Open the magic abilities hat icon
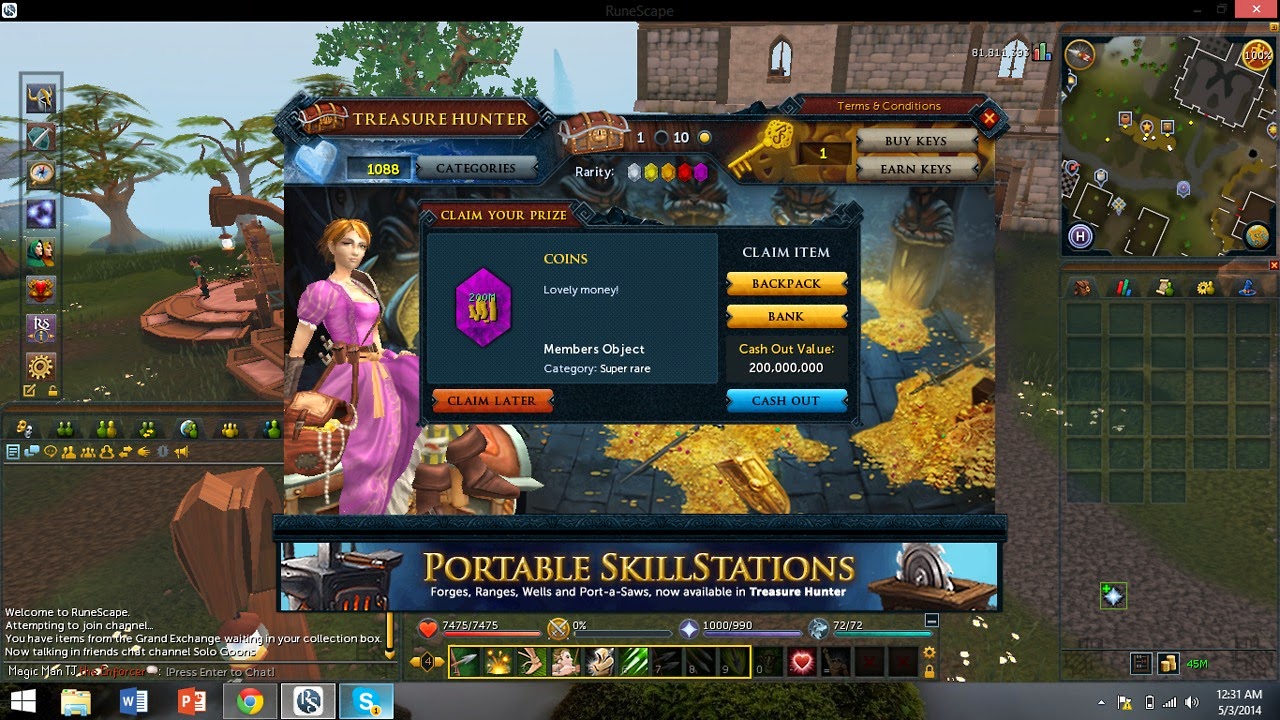Screen dimensions: 1280x720 [1248, 290]
